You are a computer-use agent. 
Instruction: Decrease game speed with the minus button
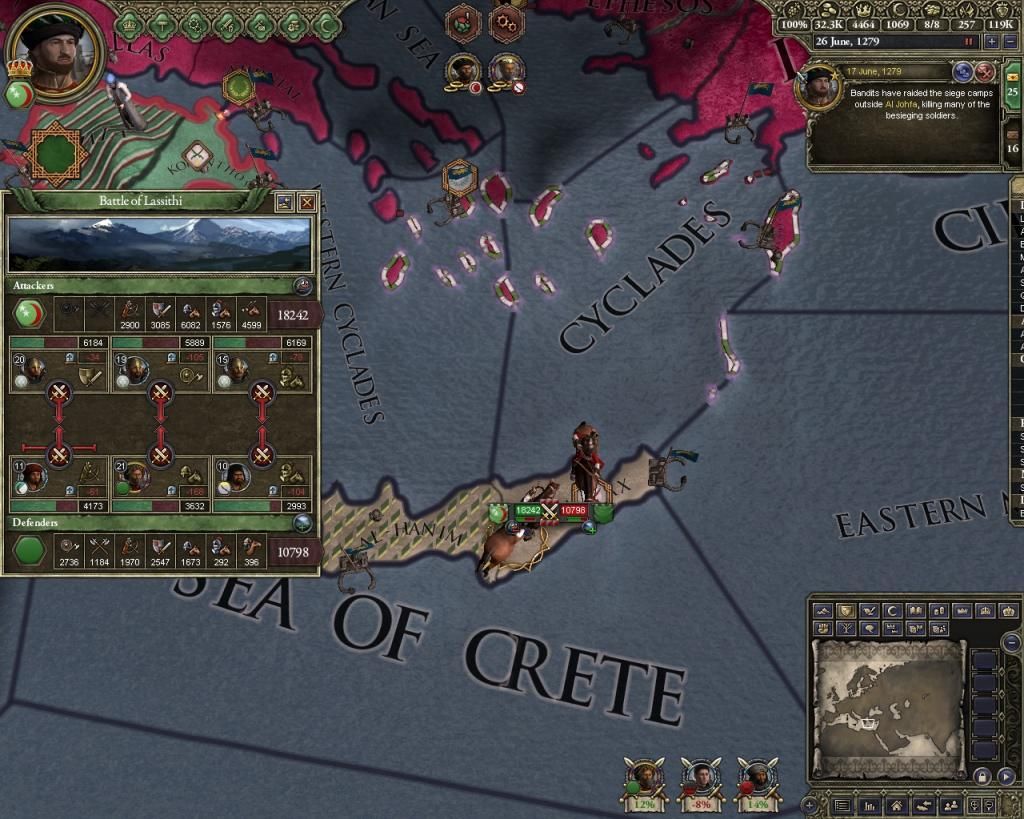pyautogui.click(x=1008, y=41)
